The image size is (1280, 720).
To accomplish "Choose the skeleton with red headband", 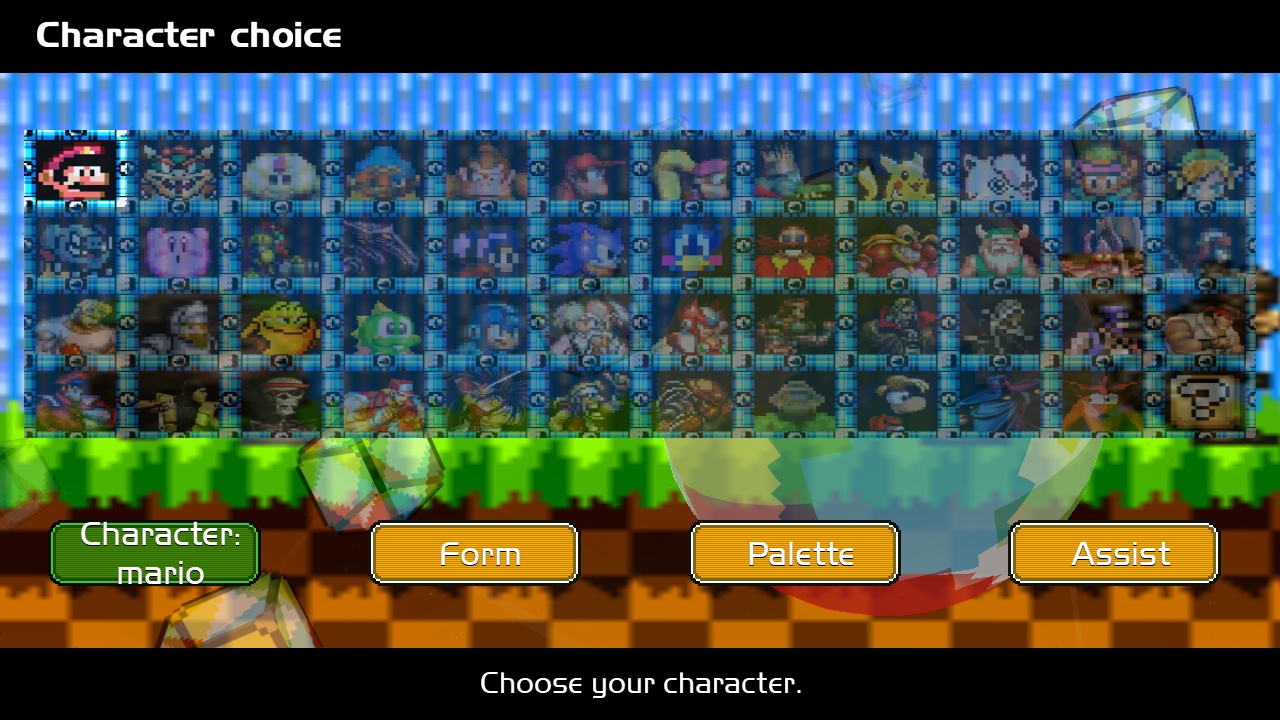I will click(281, 400).
